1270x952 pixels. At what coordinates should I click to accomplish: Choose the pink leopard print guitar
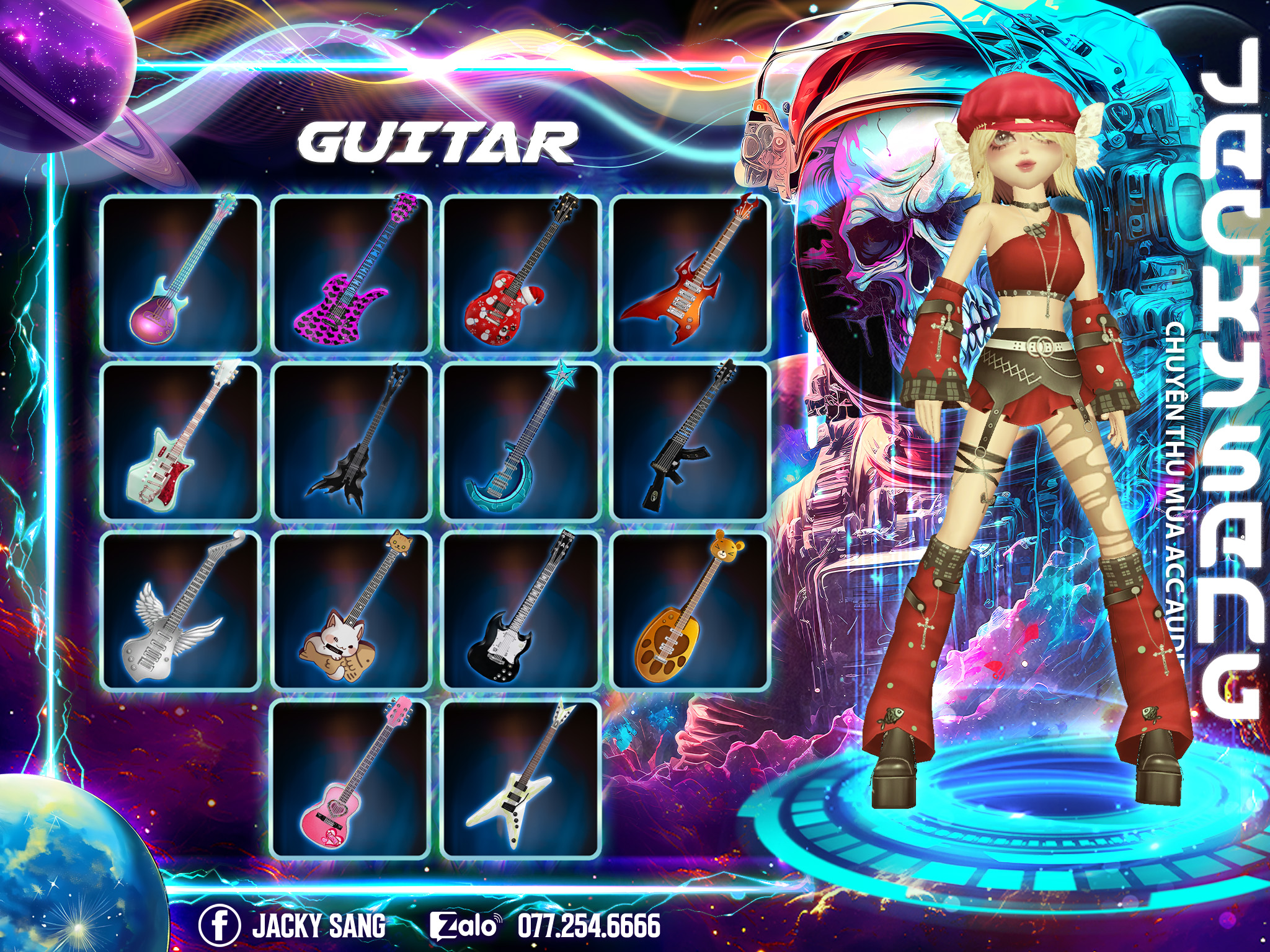(351, 275)
